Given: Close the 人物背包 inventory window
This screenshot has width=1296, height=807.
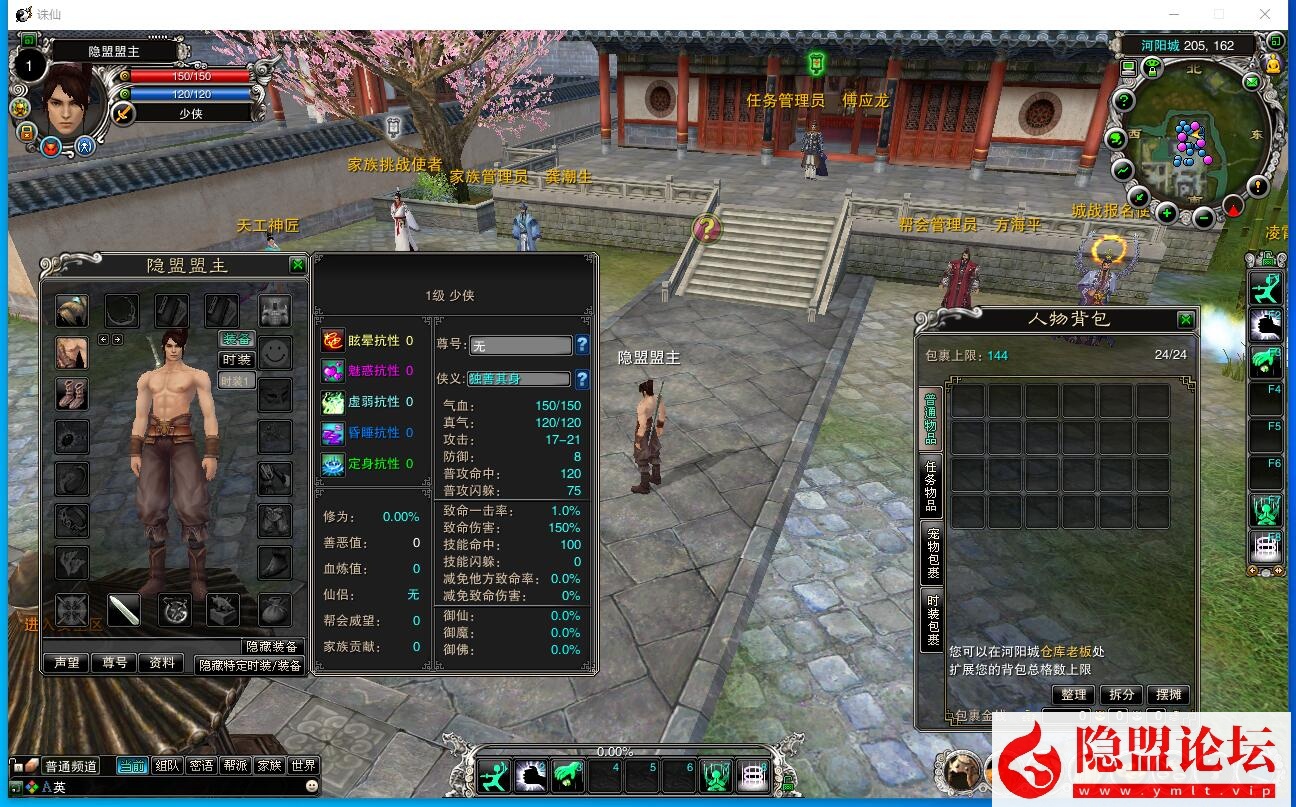Looking at the screenshot, I should pyautogui.click(x=1185, y=320).
